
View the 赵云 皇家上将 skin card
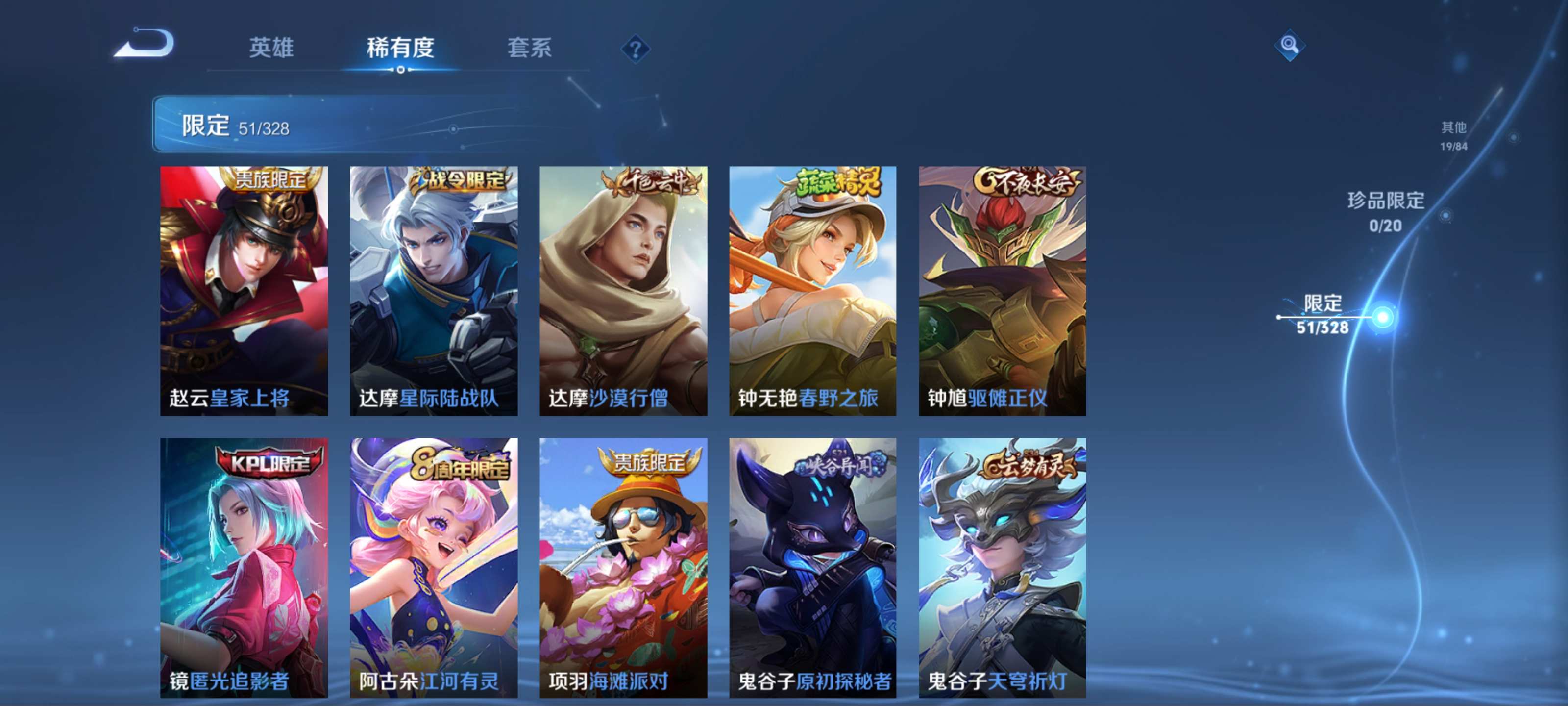[x=244, y=291]
